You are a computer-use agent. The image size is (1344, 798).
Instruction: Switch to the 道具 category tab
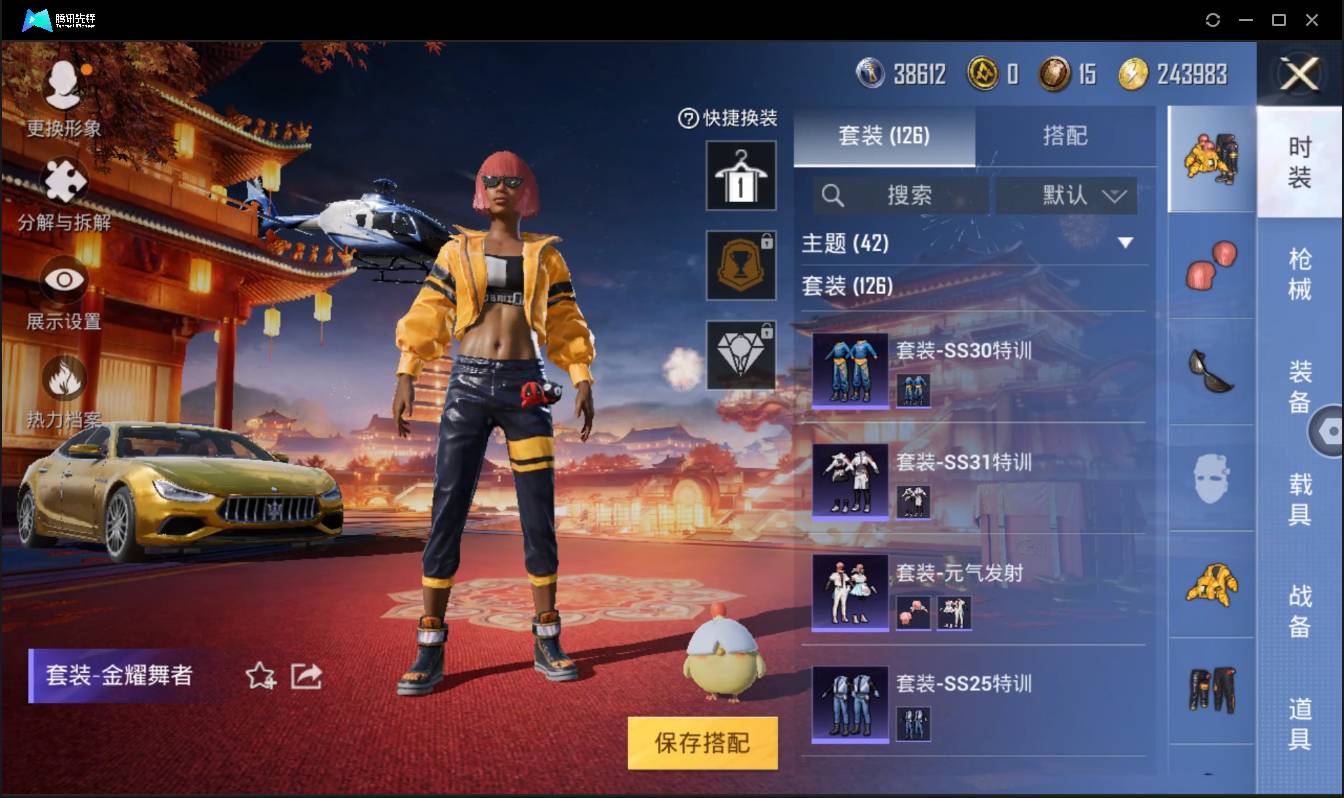point(1300,725)
